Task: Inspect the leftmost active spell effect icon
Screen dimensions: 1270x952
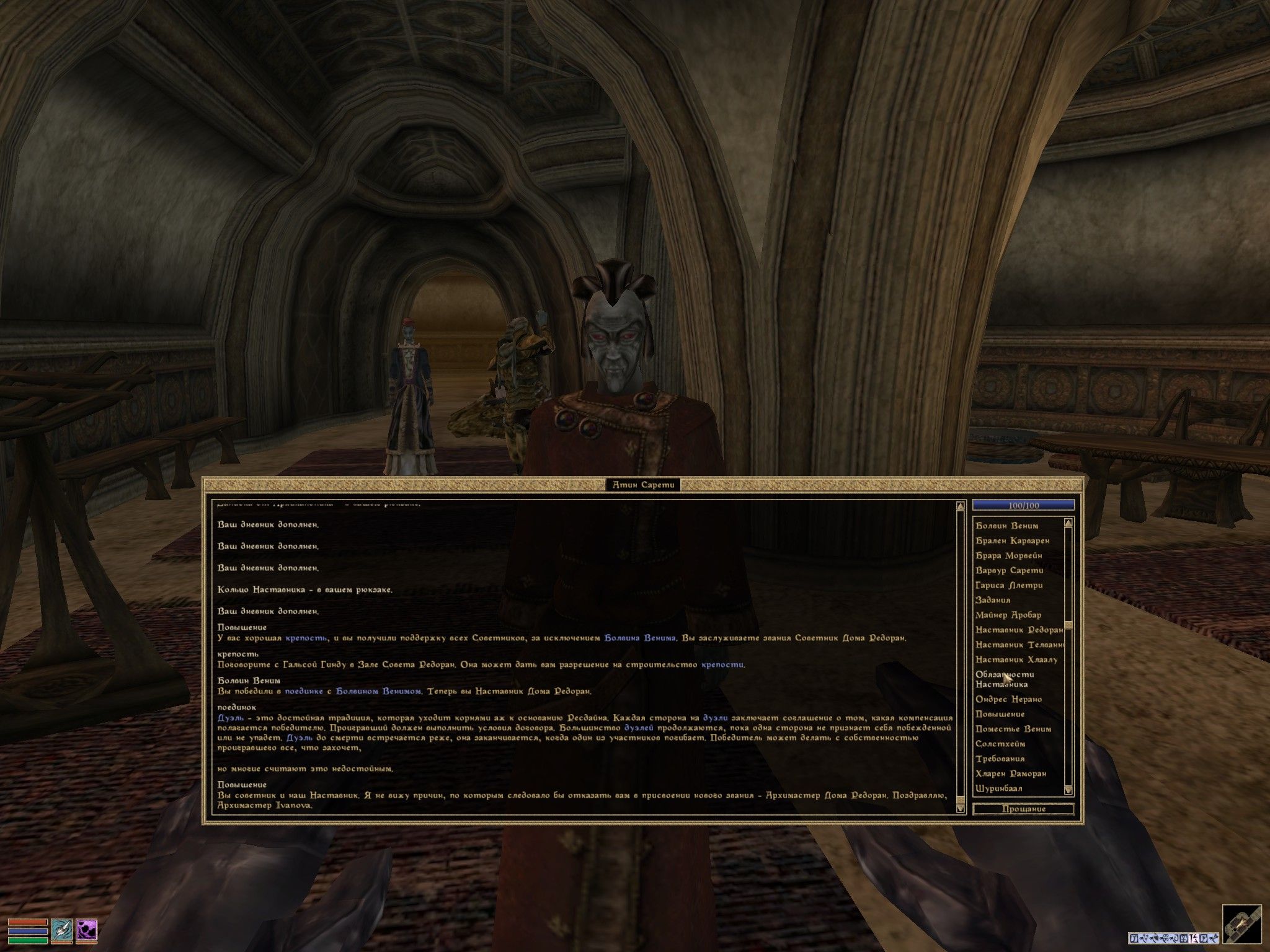Action: pos(1134,938)
